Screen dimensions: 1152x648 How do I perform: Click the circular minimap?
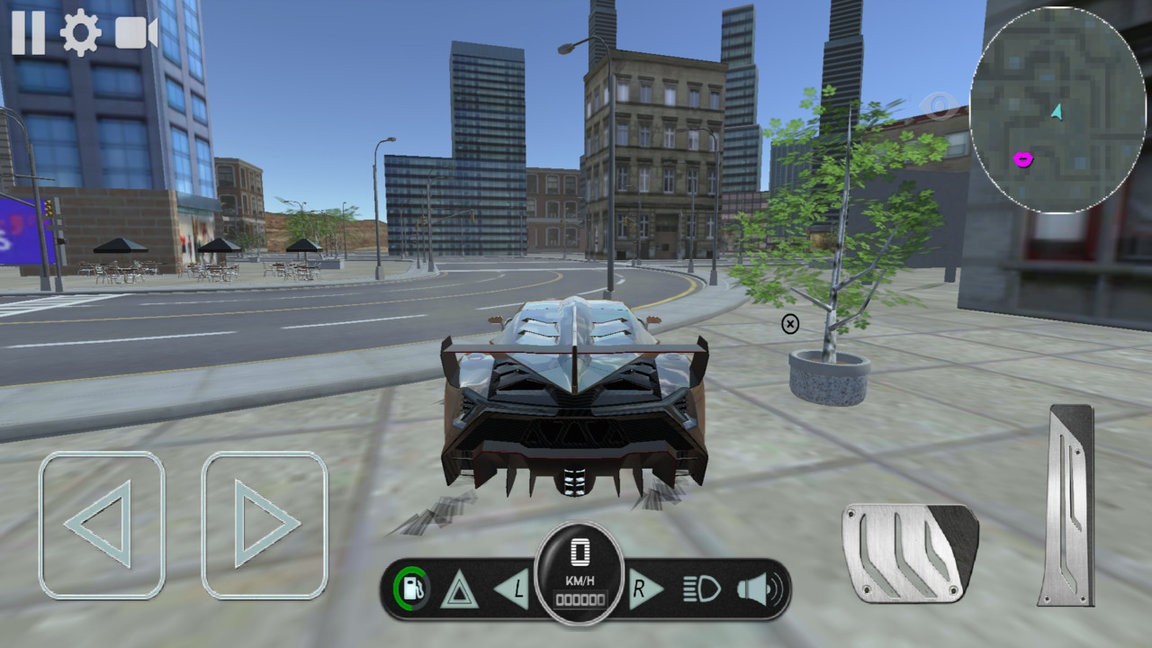coord(1058,110)
